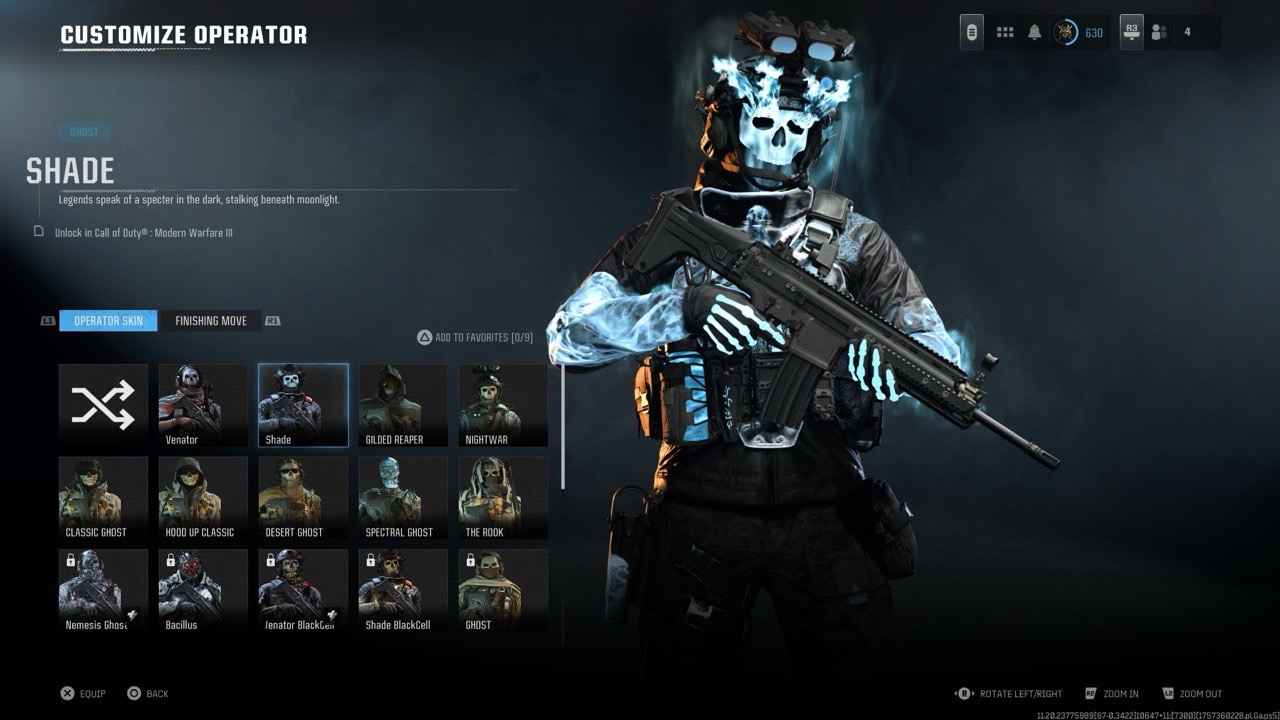Pick the Gilded Reaper skin
The width and height of the screenshot is (1280, 720).
click(403, 405)
